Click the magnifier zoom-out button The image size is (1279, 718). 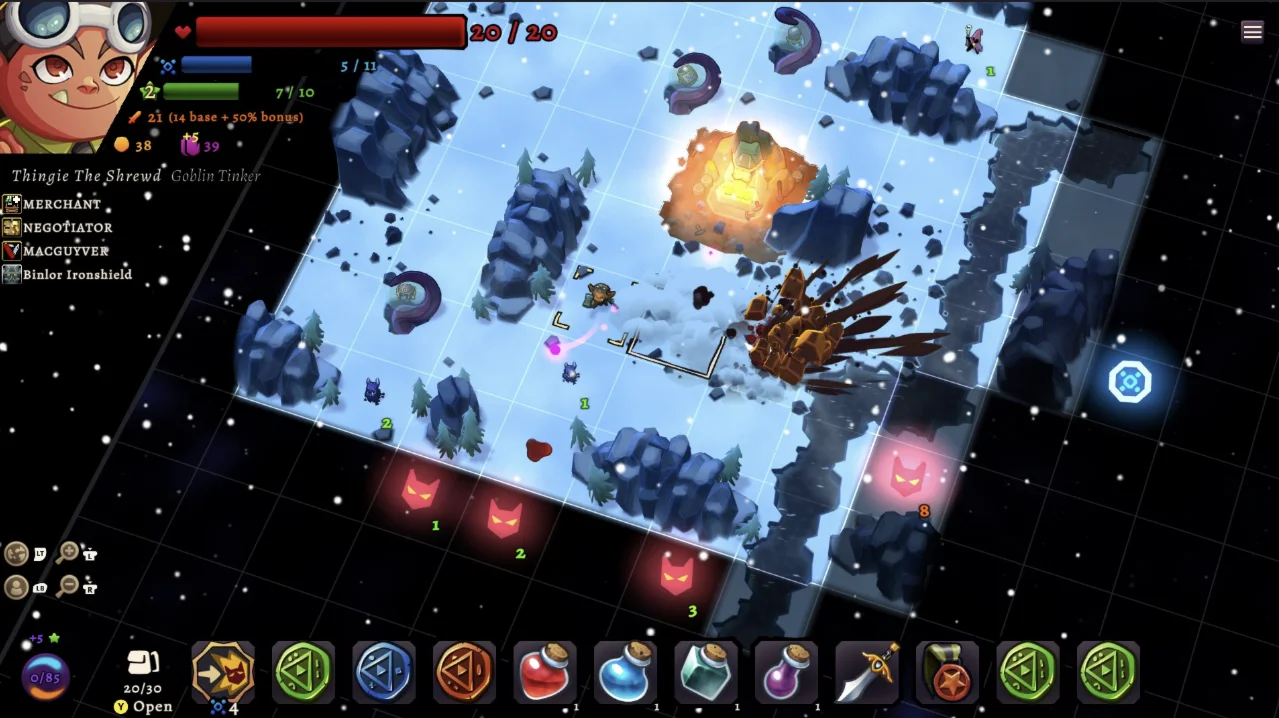[x=68, y=586]
